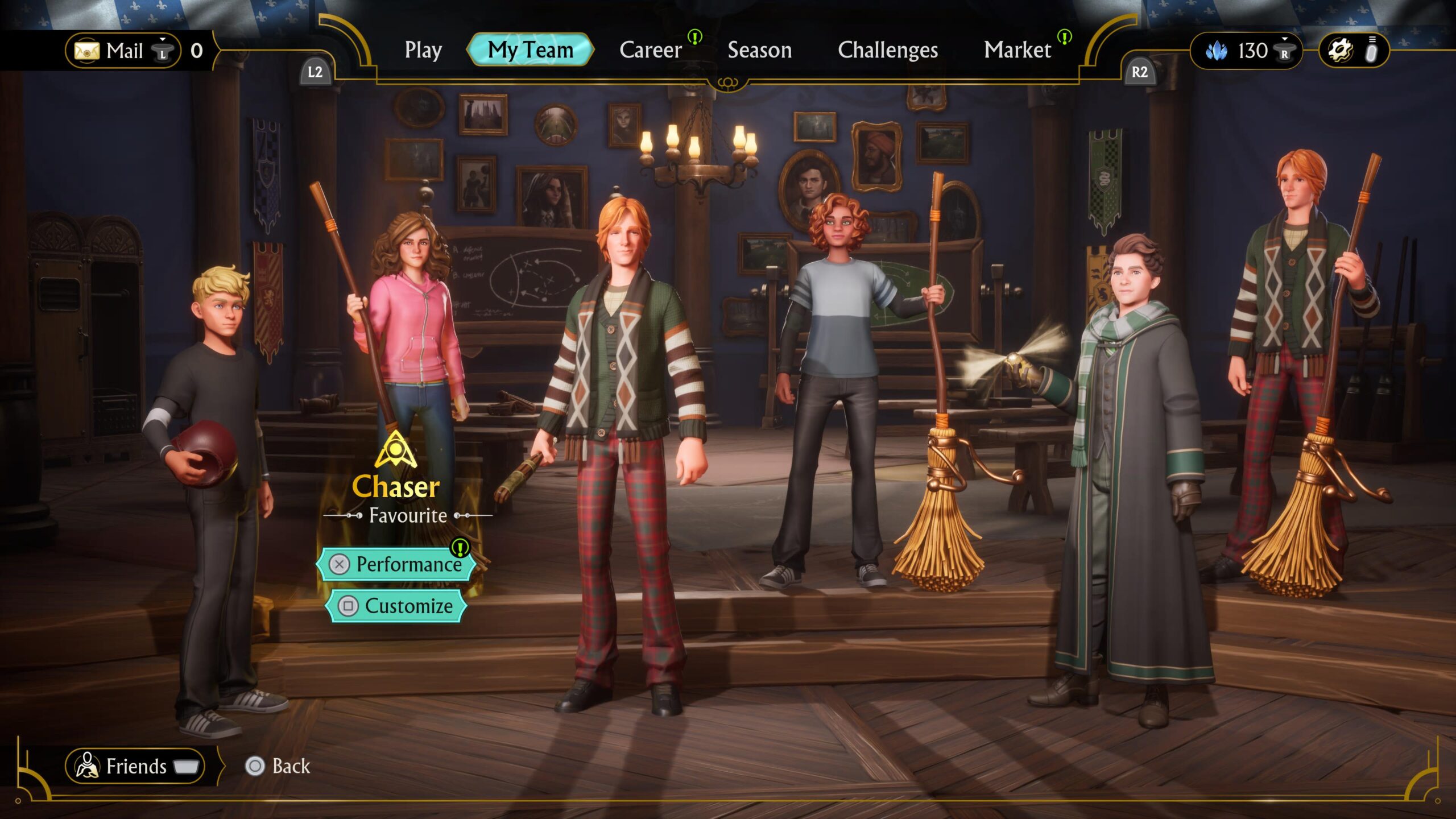This screenshot has width=1456, height=819.
Task: Switch to the Play tab
Action: tap(423, 51)
